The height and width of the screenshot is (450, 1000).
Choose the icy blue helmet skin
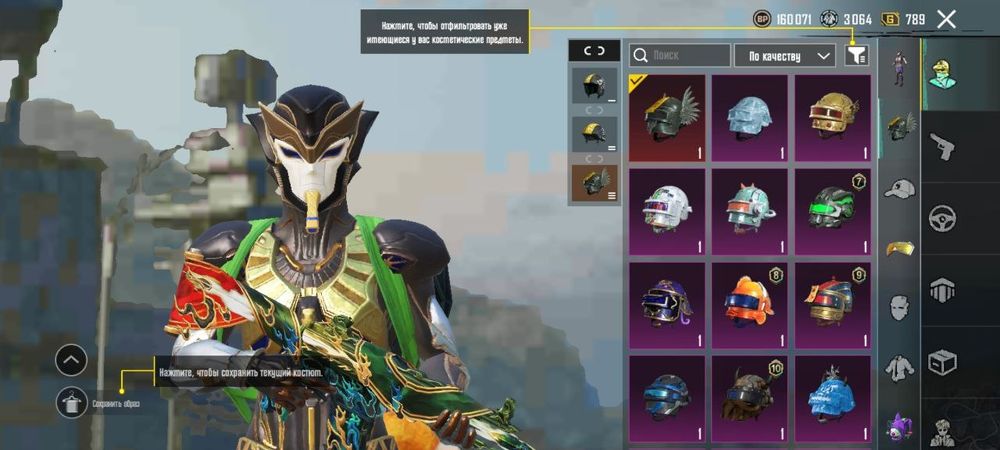pos(750,118)
